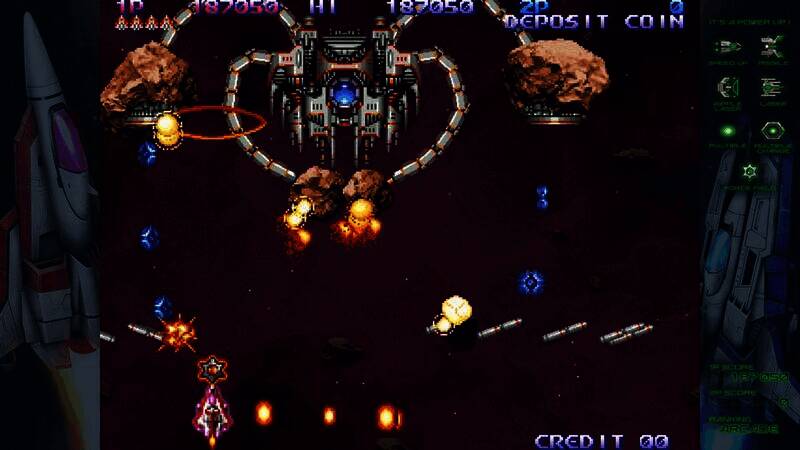Activate the Force Field power-up icon
The width and height of the screenshot is (800, 450).
click(x=749, y=171)
